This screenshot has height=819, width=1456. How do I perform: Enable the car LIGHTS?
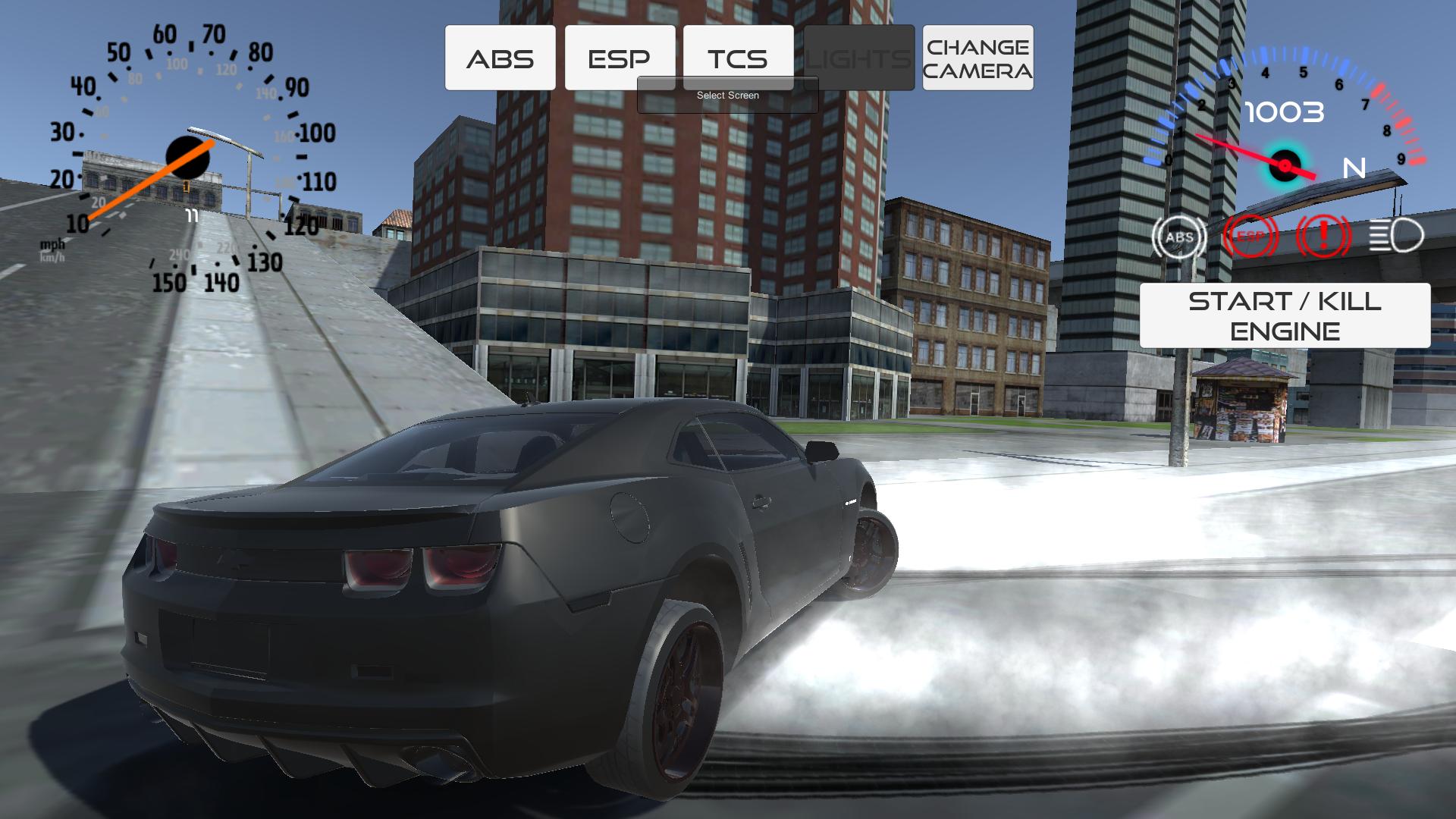(858, 57)
